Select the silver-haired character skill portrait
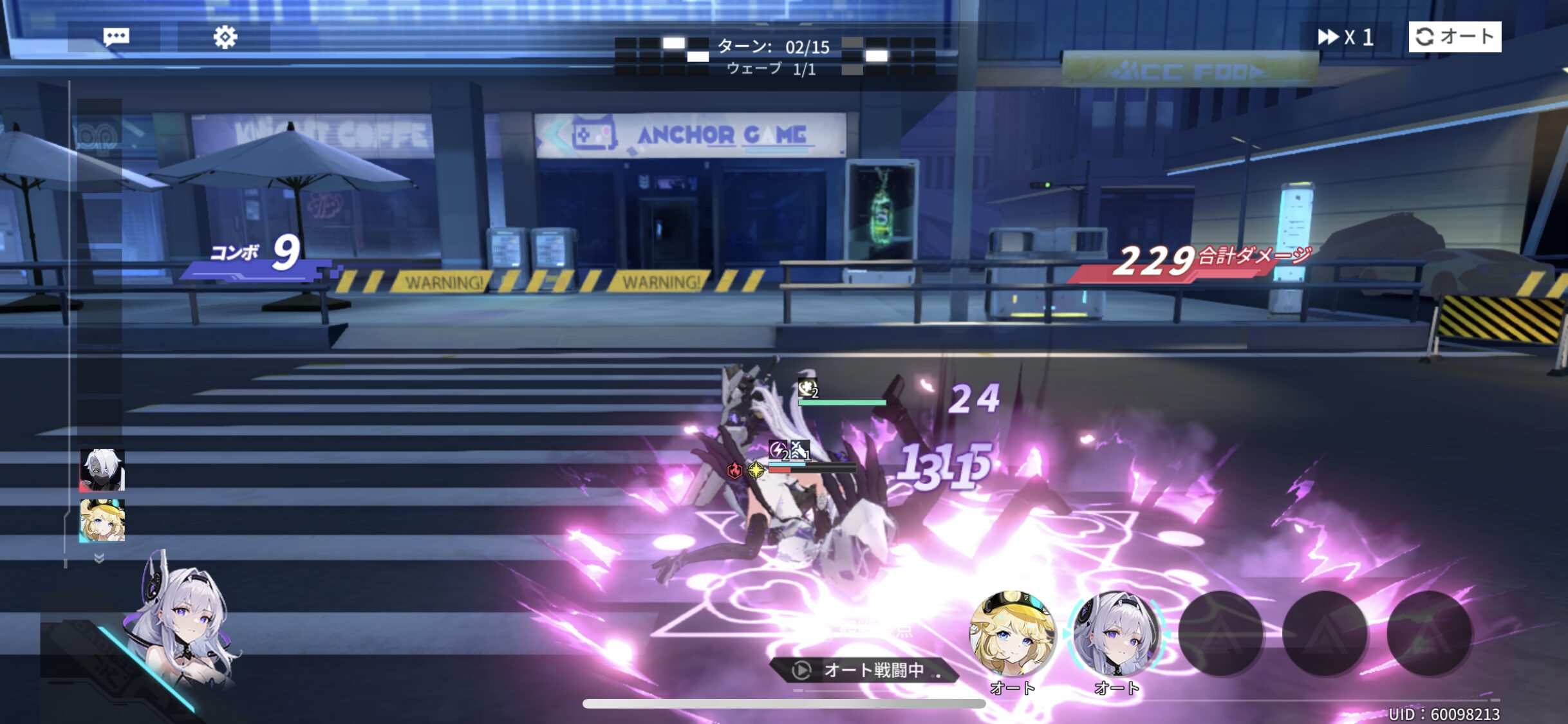Screen dimensions: 1568x724 coord(1116,635)
